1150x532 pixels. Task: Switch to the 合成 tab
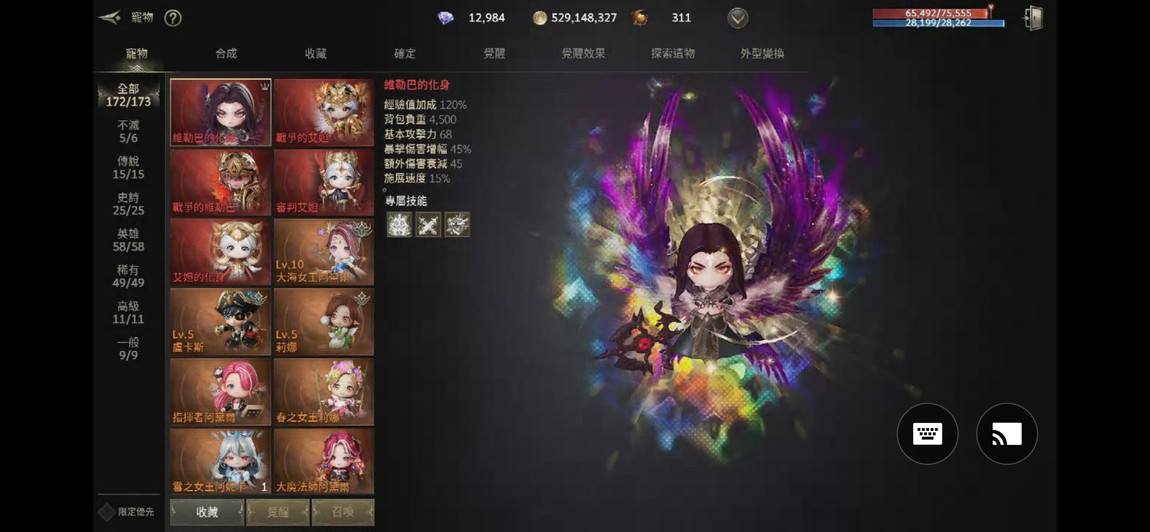coord(226,53)
